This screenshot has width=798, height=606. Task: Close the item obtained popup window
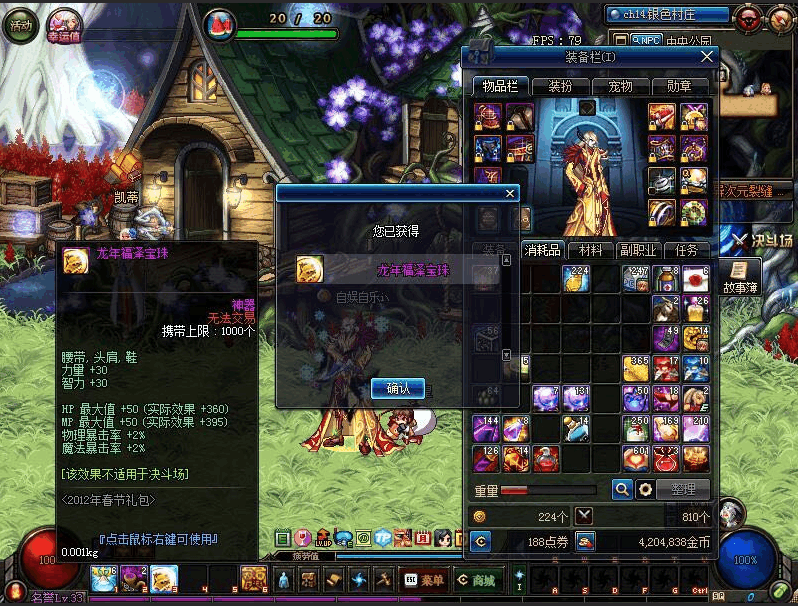tap(510, 194)
